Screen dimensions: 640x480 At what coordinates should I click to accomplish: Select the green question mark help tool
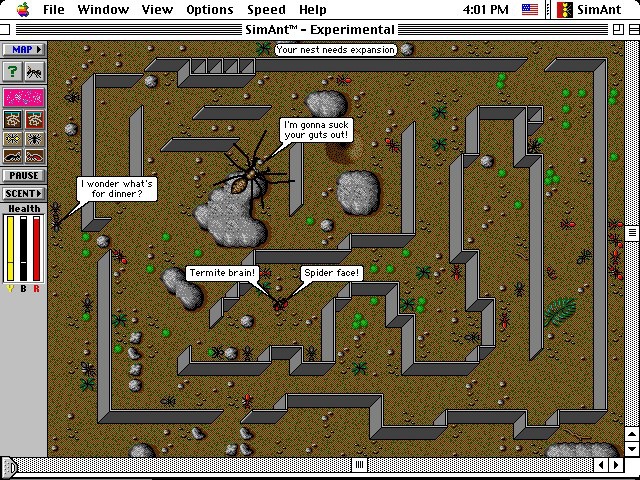click(x=13, y=71)
